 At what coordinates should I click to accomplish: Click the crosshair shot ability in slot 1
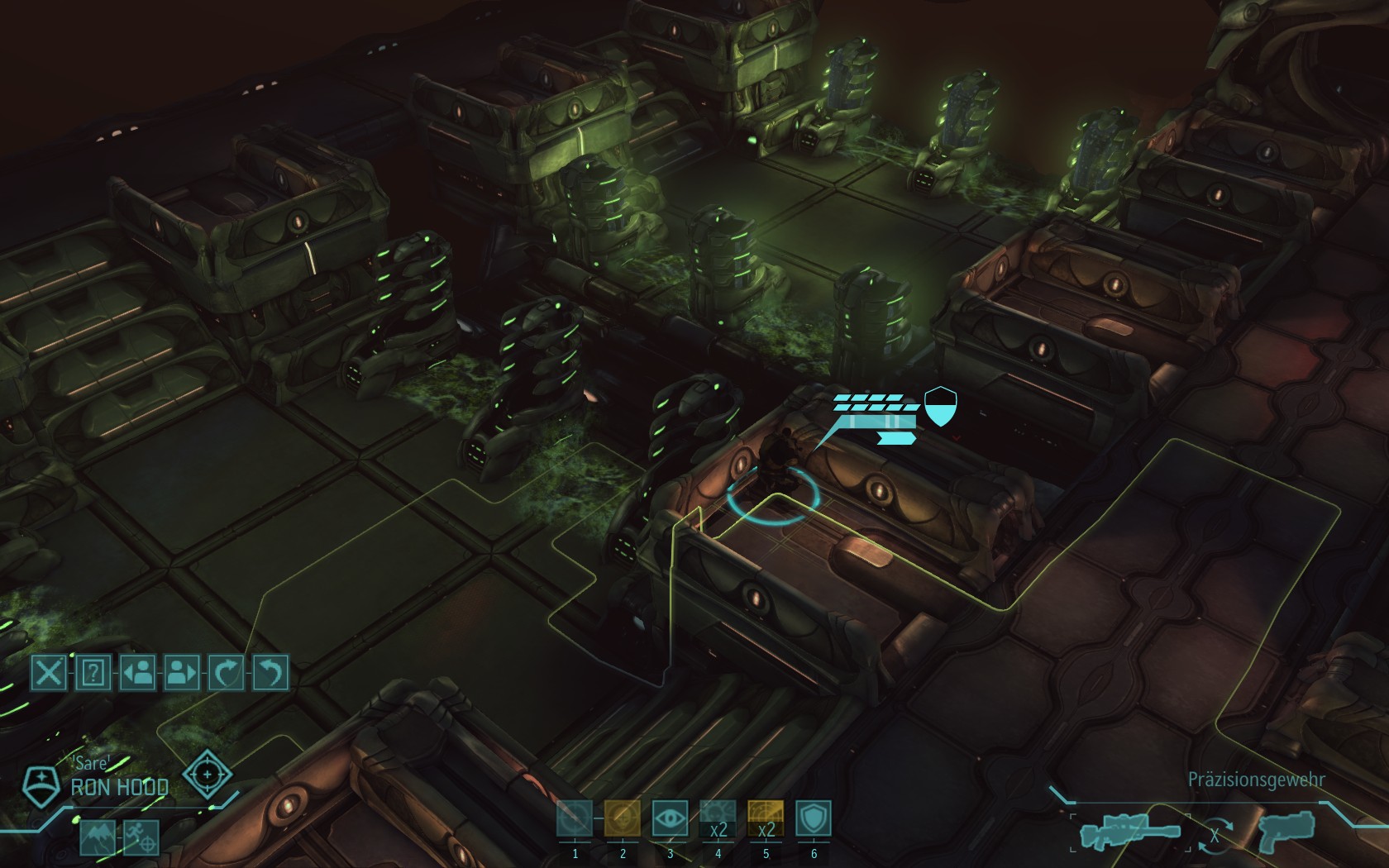click(575, 819)
